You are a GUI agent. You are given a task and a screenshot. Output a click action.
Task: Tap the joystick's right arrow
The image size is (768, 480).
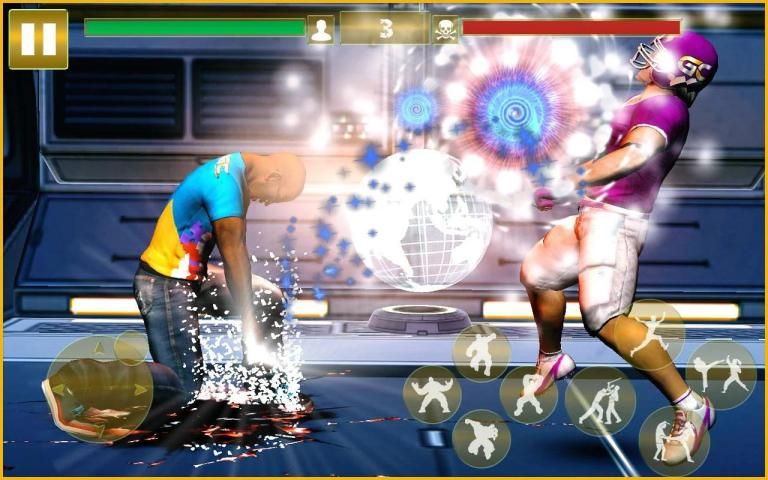pos(141,389)
